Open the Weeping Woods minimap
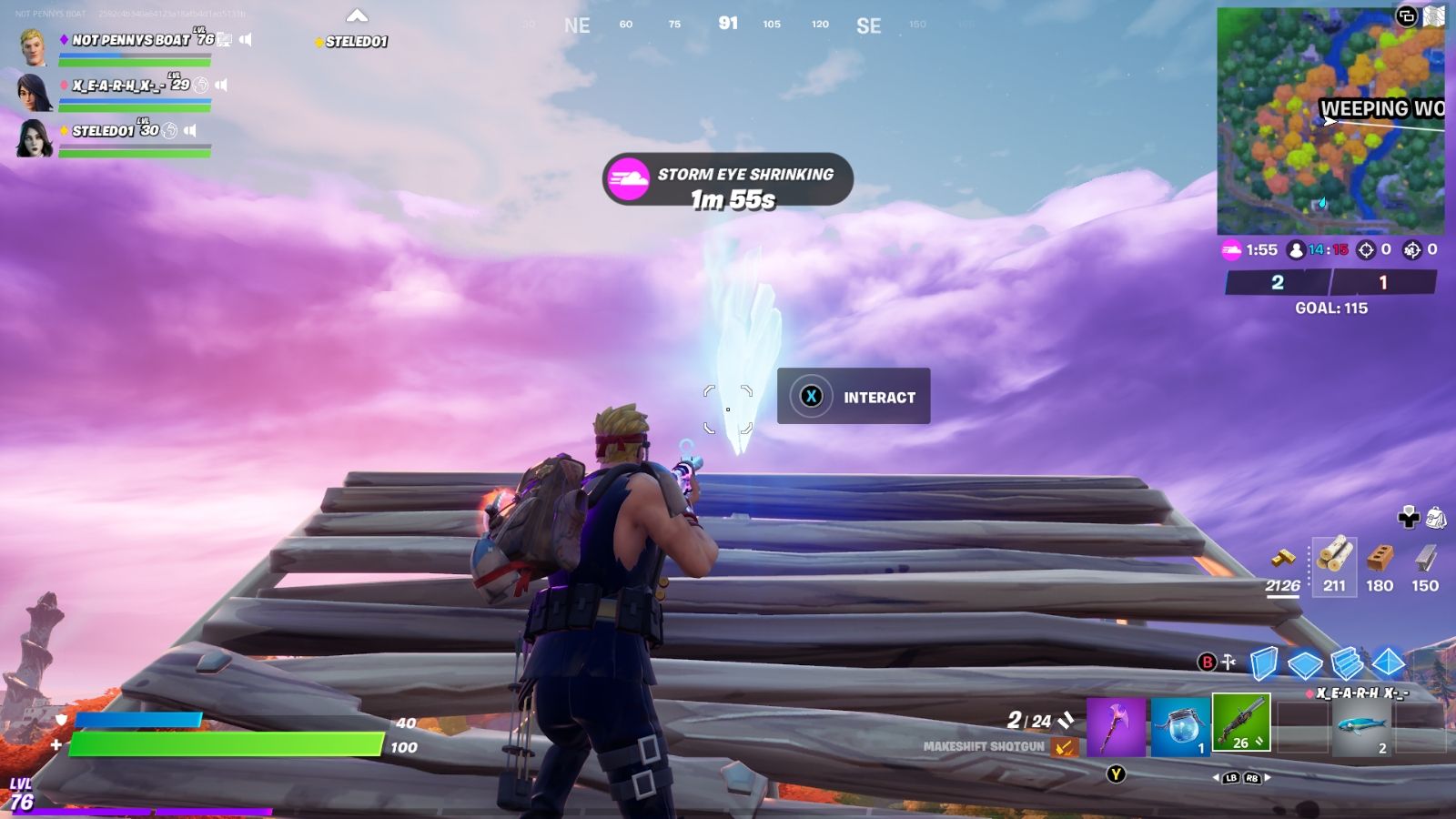This screenshot has height=819, width=1456. tap(1330, 121)
